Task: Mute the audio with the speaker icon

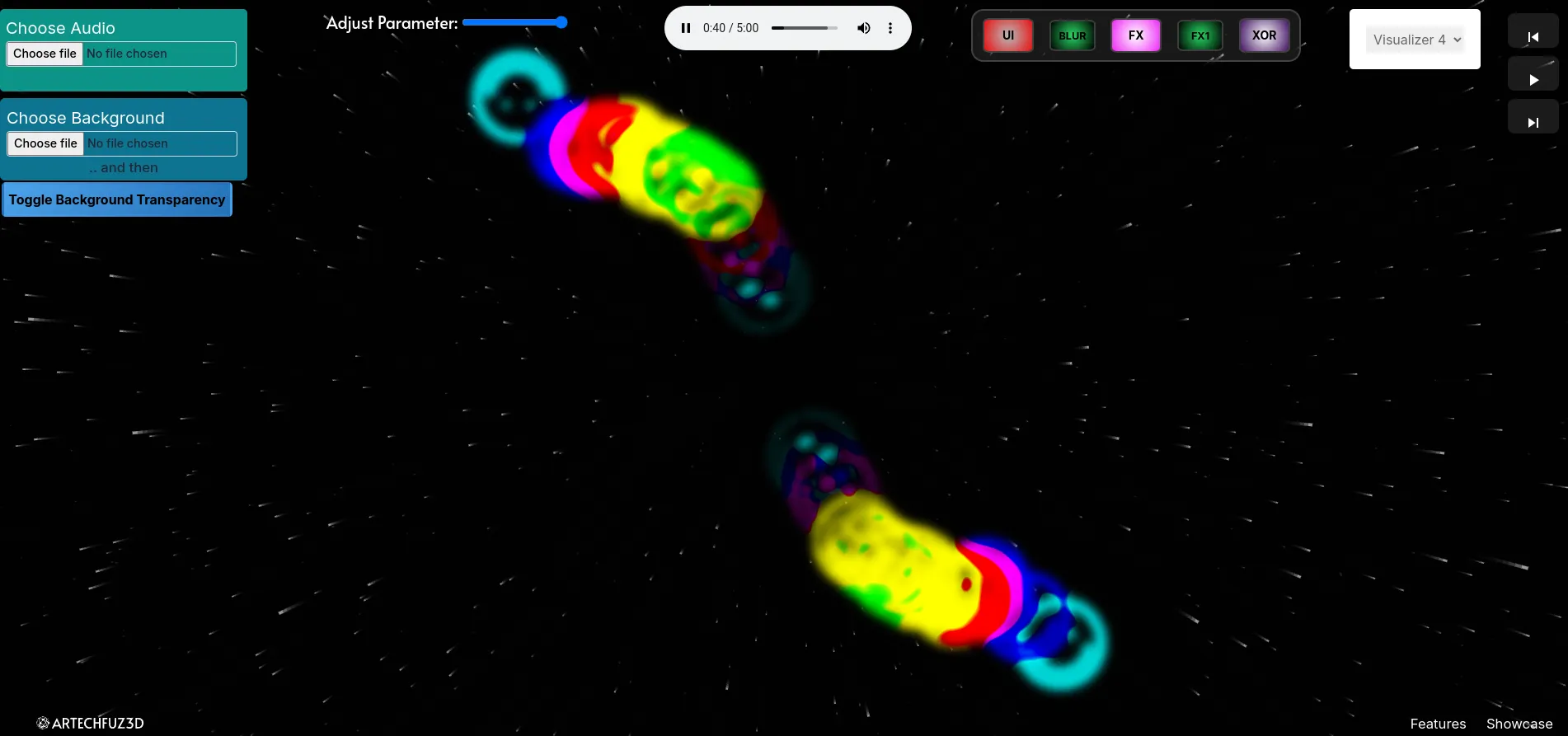Action: 863,27
